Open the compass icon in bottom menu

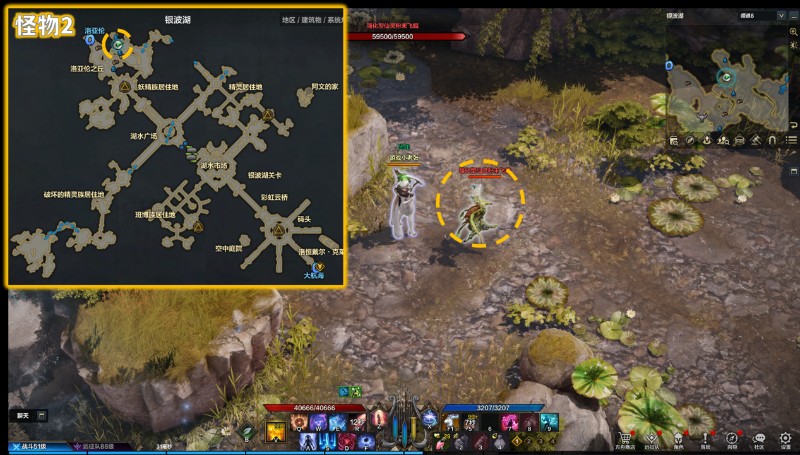click(x=733, y=439)
